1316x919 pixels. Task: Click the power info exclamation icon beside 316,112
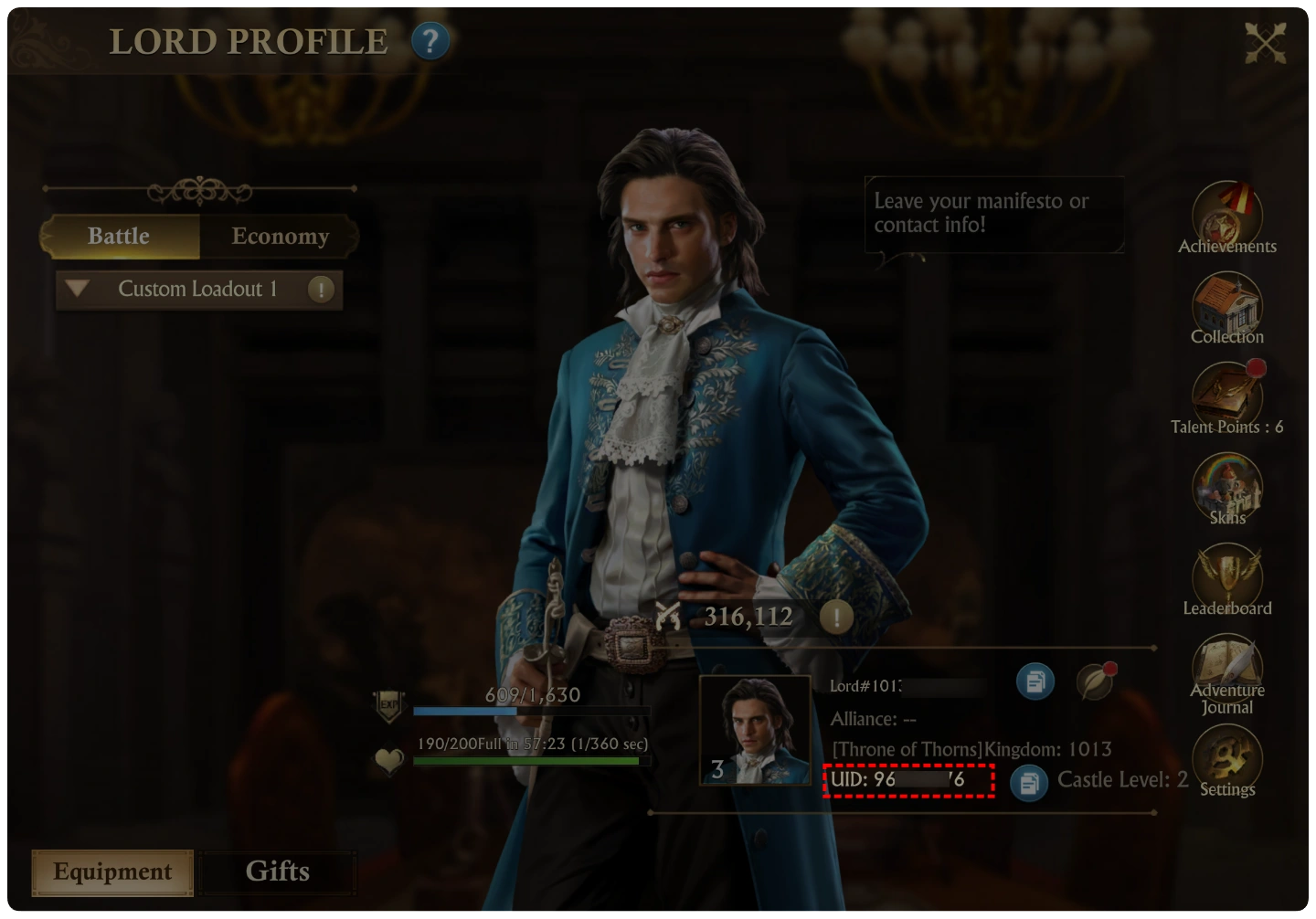pos(836,618)
